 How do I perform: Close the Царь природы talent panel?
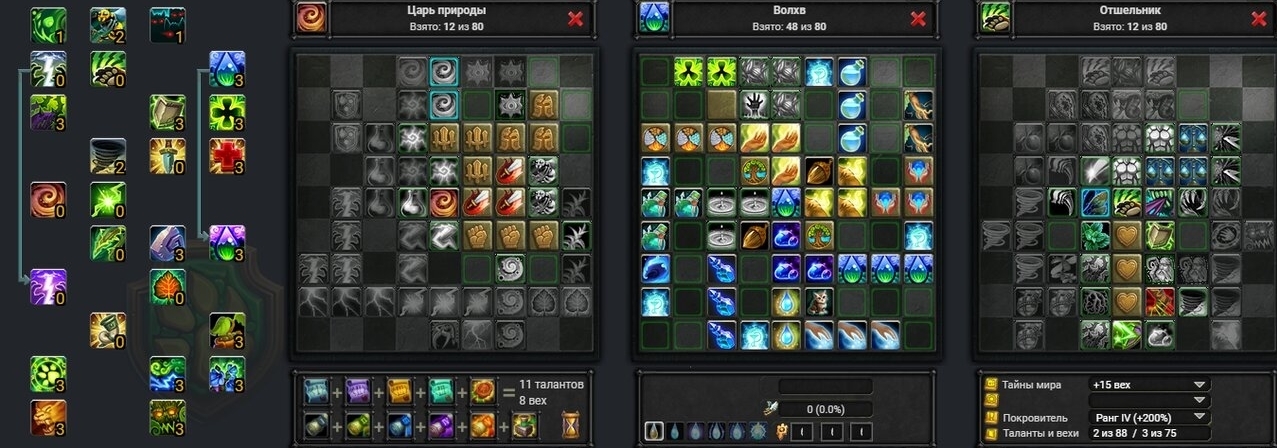[x=575, y=18]
